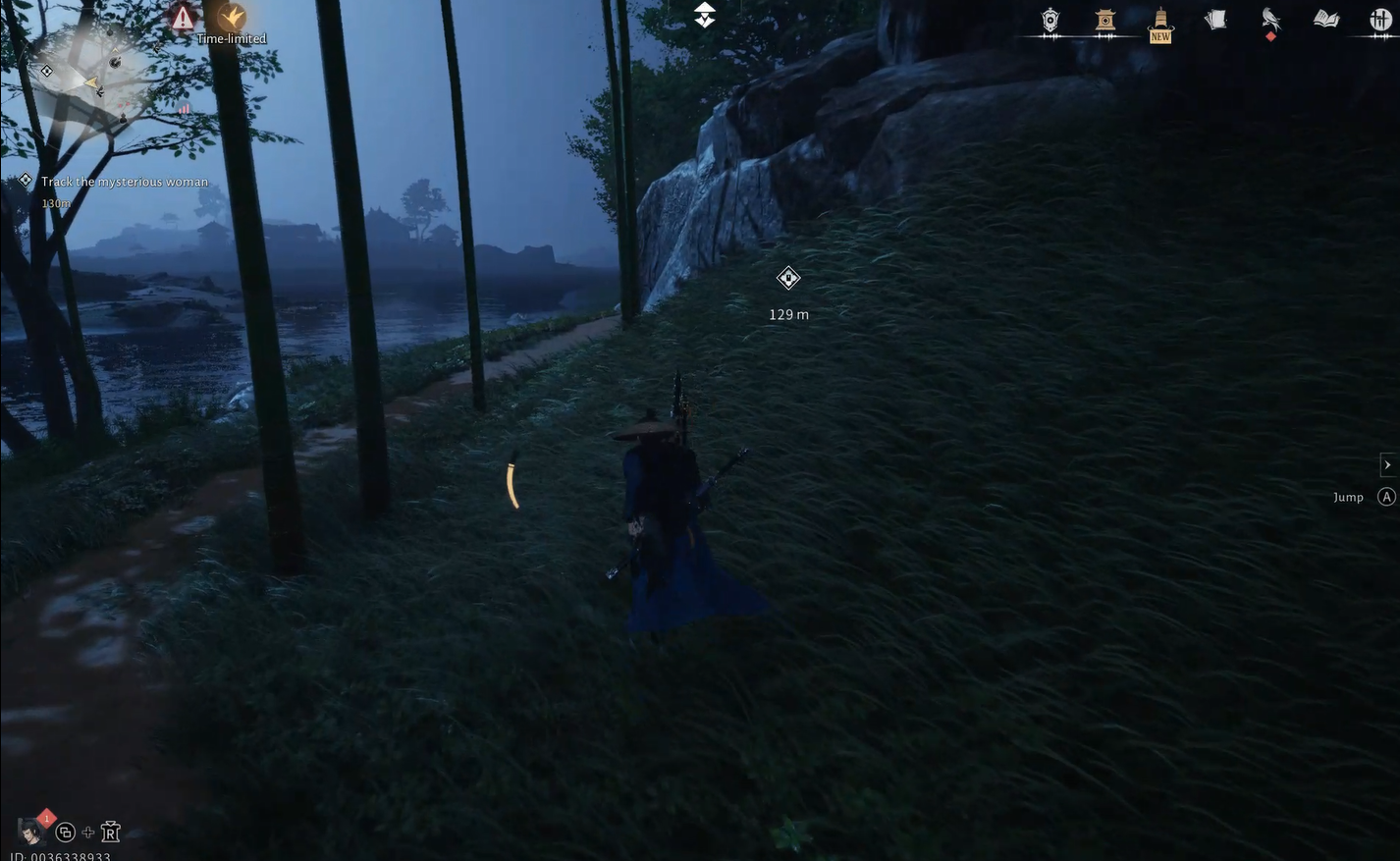Click the 129 m waypoint marker
This screenshot has height=861, width=1400.
coord(787,277)
